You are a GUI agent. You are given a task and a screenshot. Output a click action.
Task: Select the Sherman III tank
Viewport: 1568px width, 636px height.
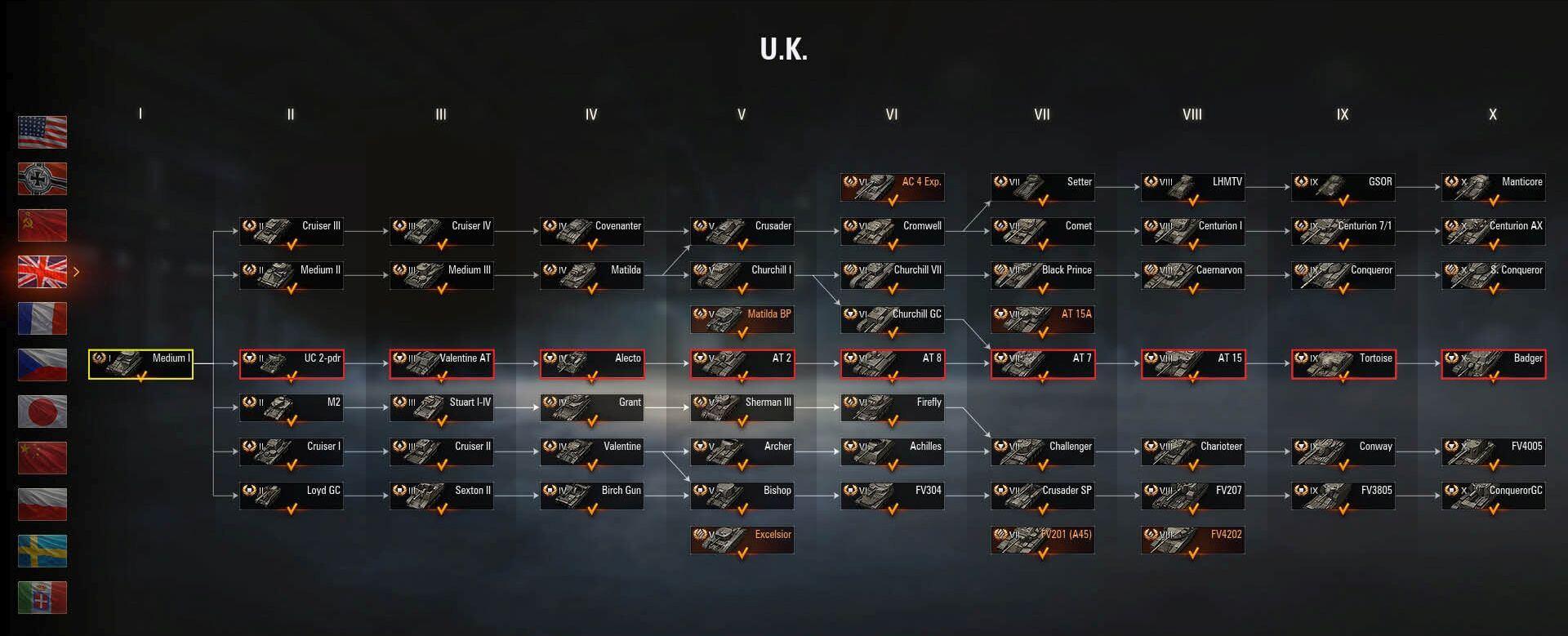pos(742,408)
